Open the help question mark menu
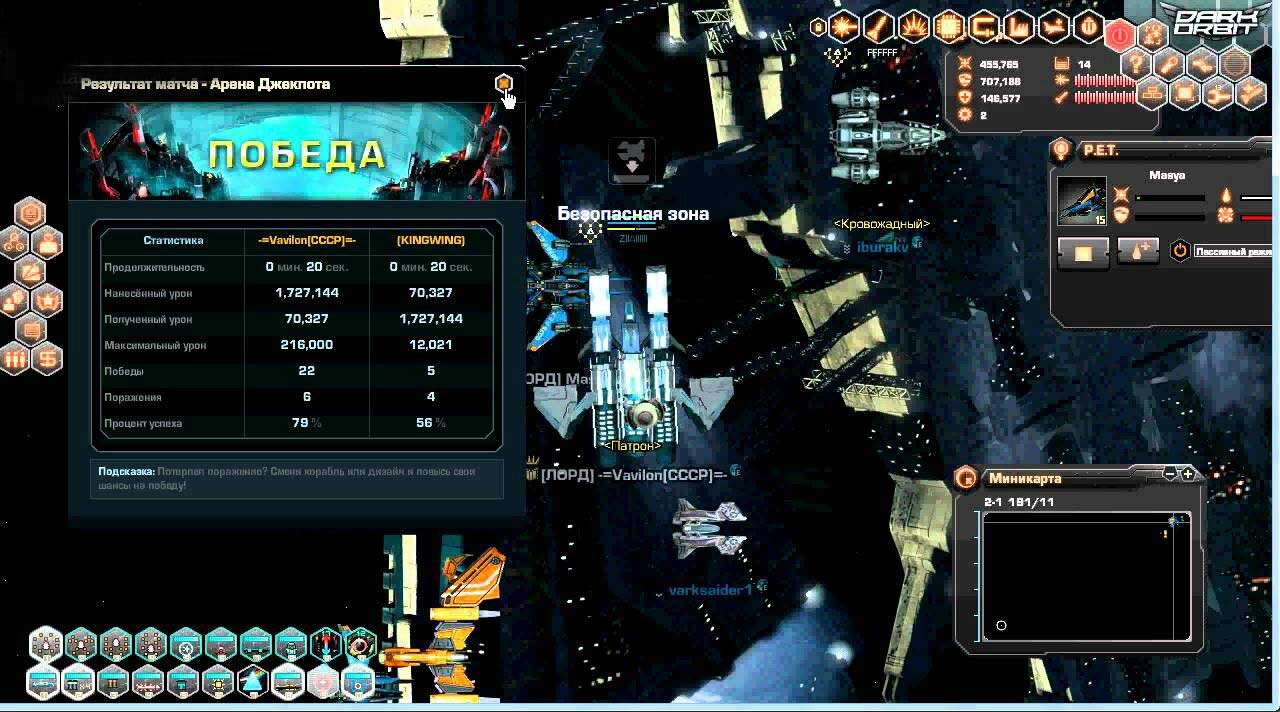Viewport: 1280px width, 712px height. coord(1135,64)
